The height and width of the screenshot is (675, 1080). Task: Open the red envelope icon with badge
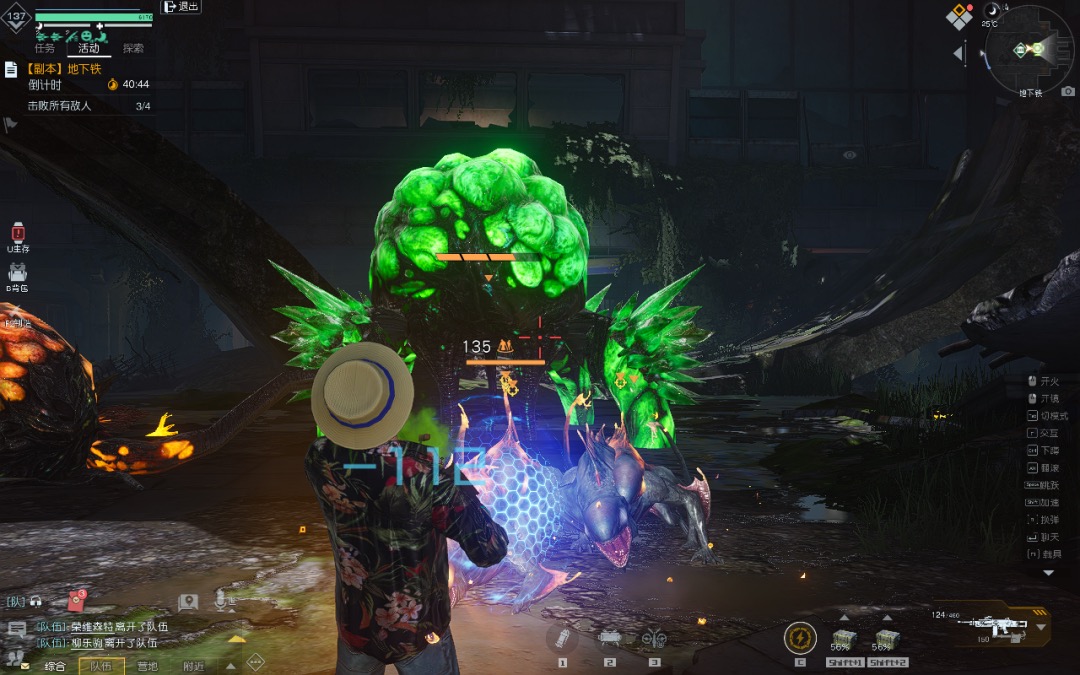pyautogui.click(x=76, y=601)
